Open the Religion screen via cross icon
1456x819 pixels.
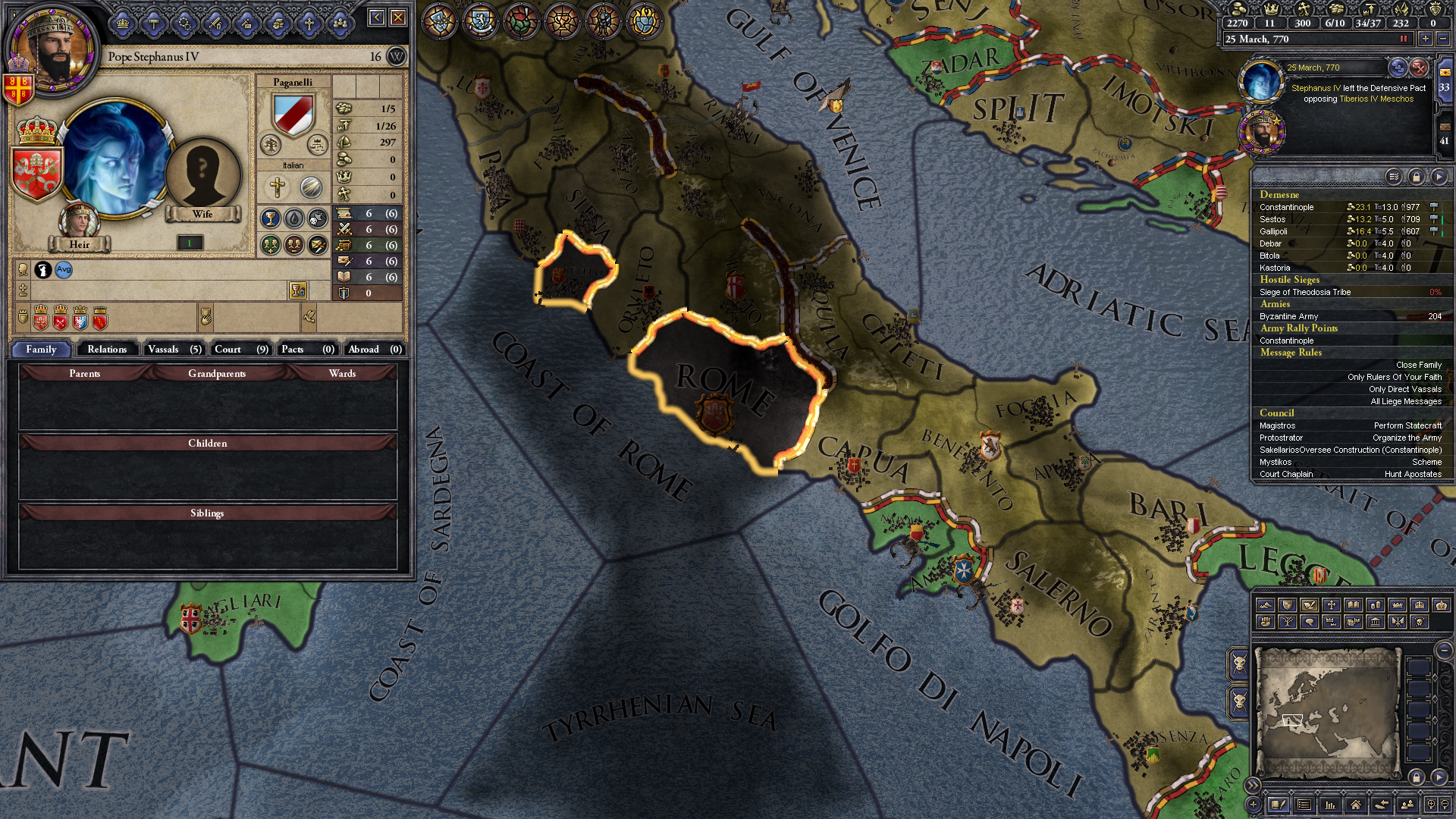click(x=309, y=23)
